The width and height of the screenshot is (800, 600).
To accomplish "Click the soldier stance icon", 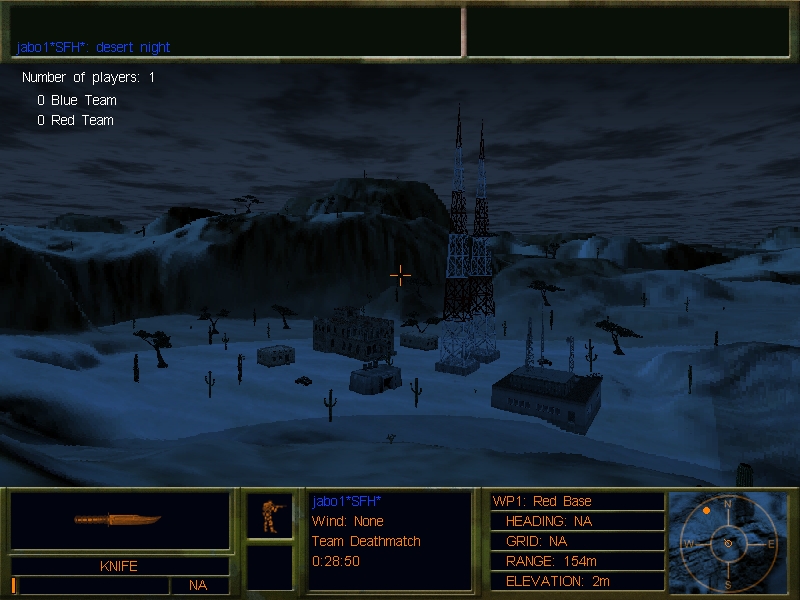I will [x=269, y=515].
